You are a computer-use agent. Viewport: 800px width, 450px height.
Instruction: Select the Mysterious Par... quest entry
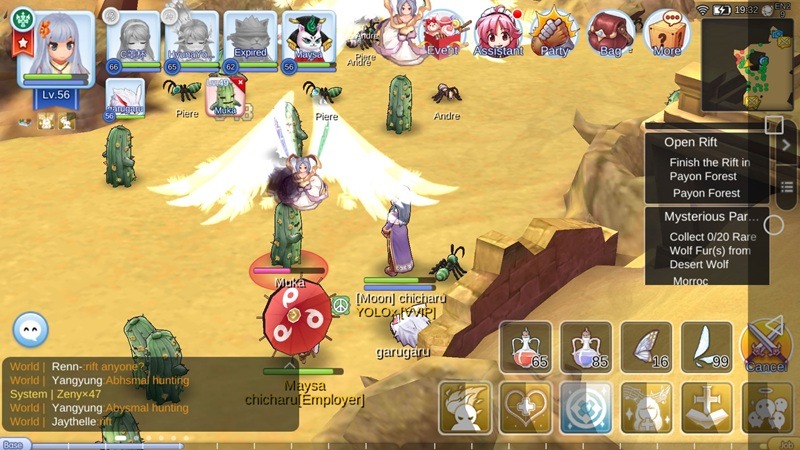point(706,247)
